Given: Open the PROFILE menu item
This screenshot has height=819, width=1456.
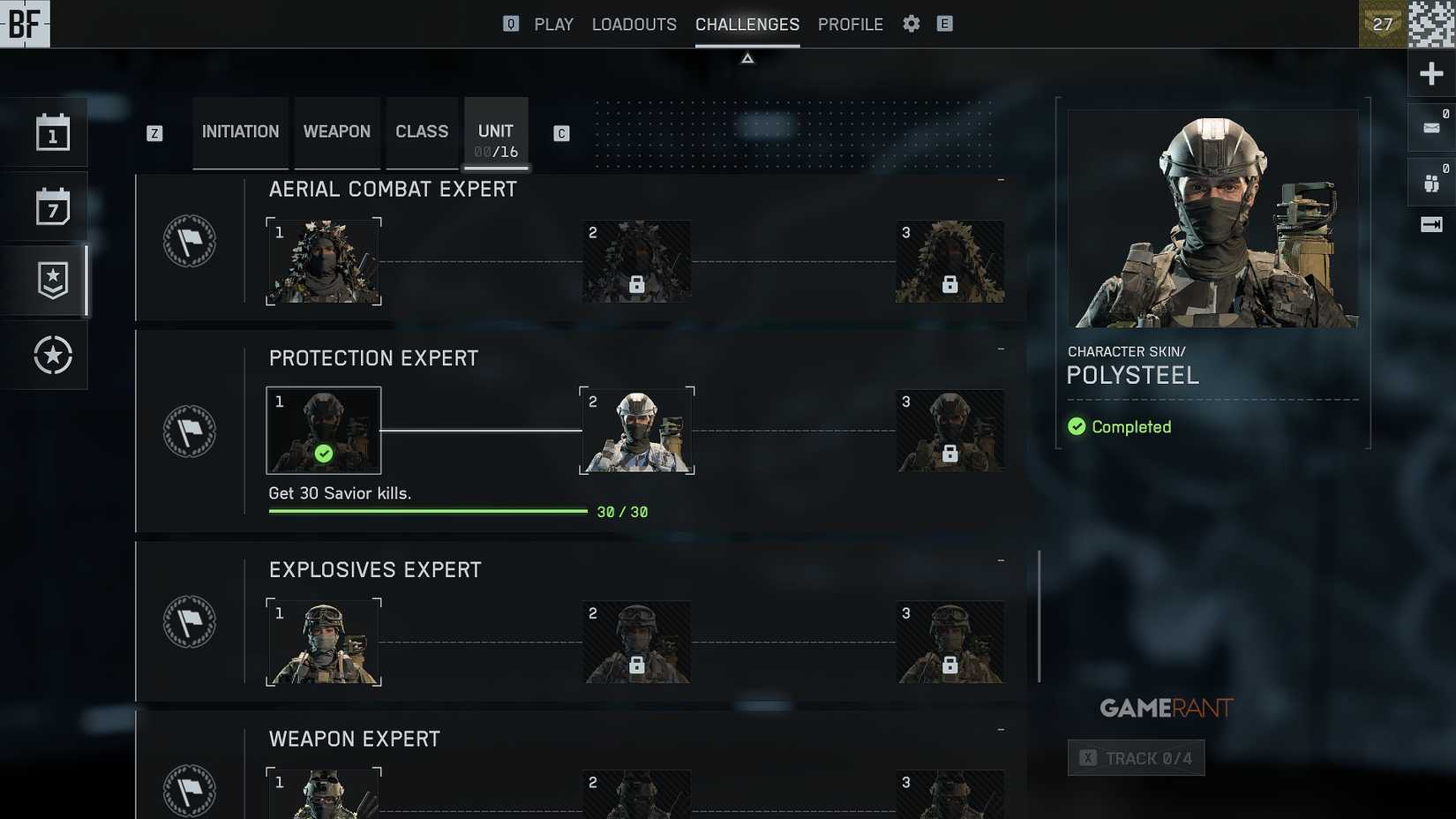Looking at the screenshot, I should coord(850,24).
